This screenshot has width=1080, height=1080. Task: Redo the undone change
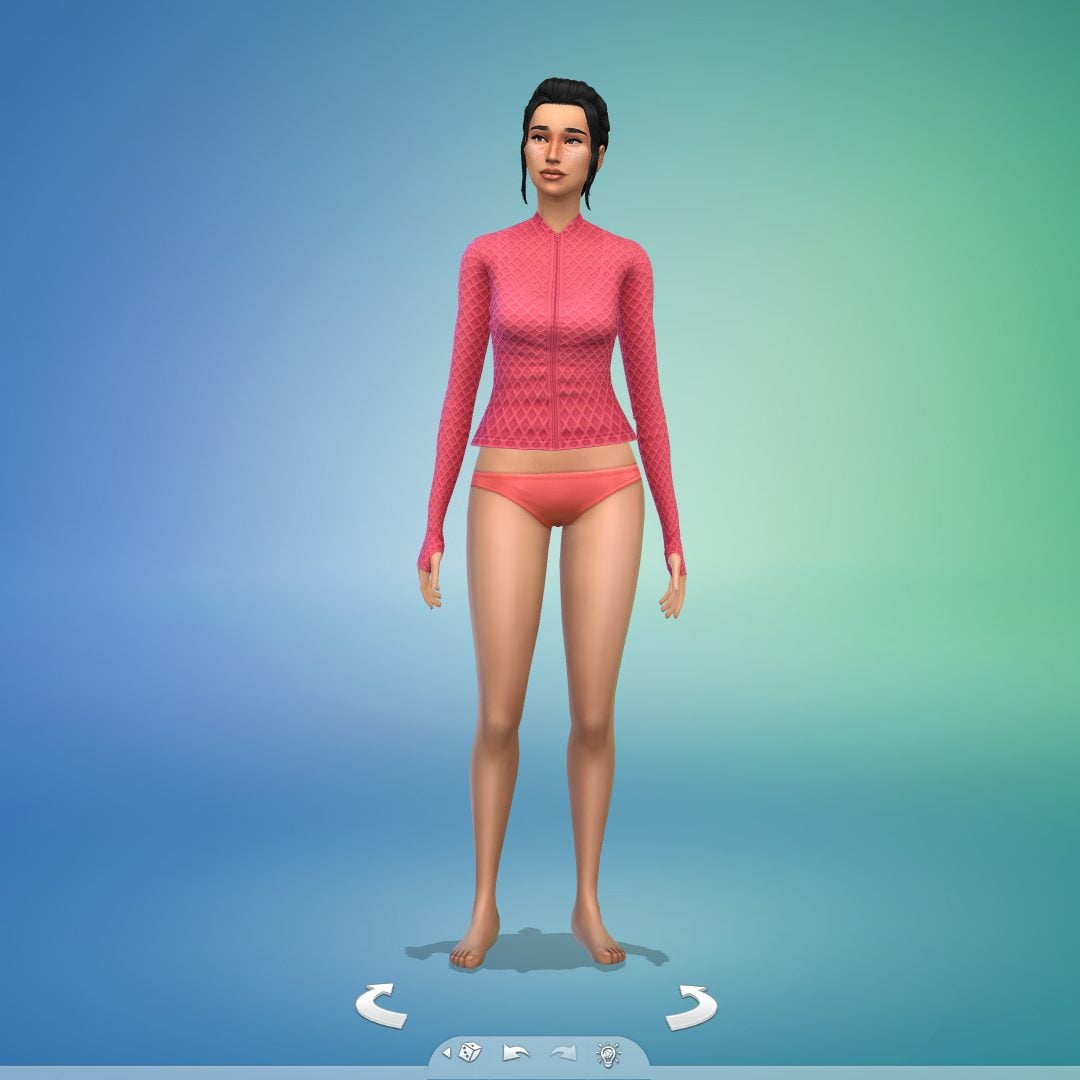(x=562, y=1053)
